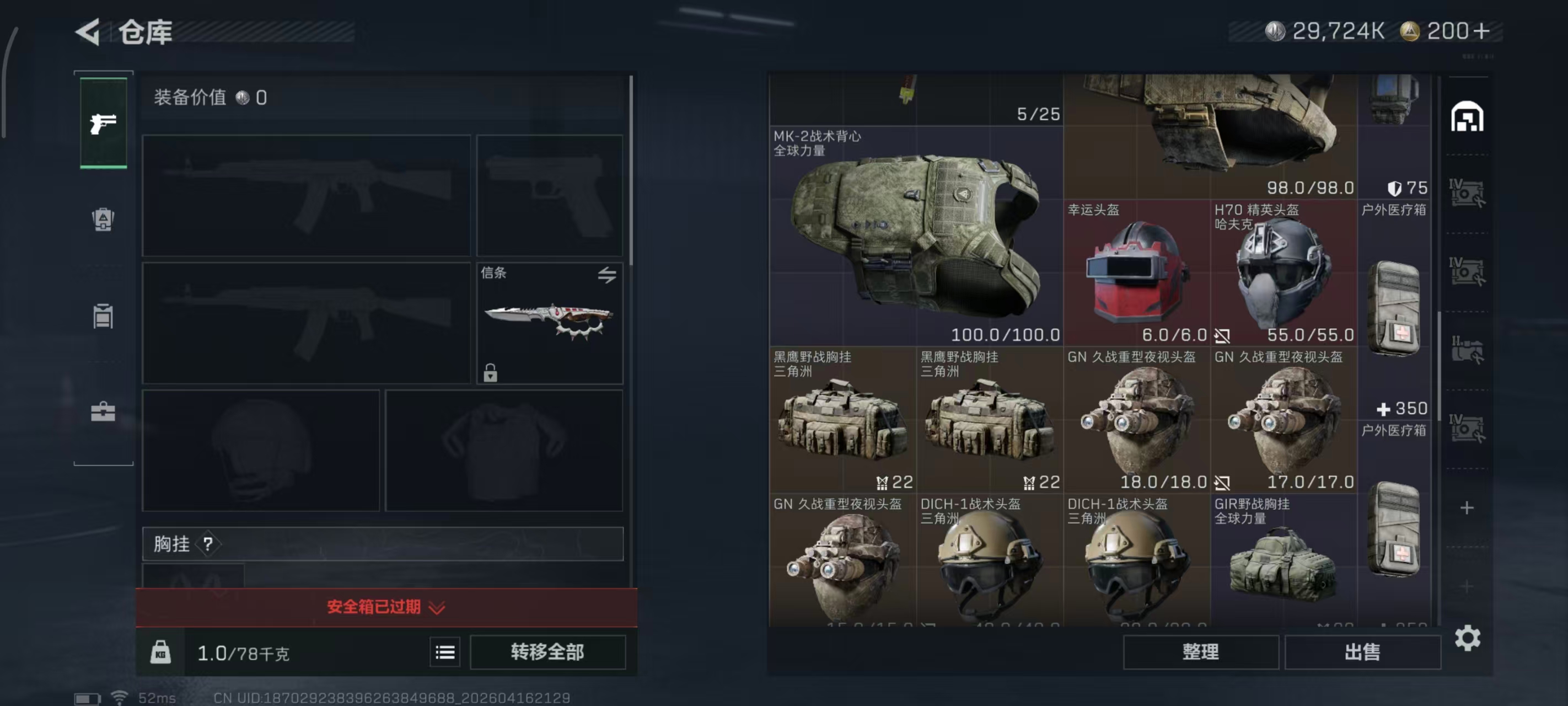Open the briefcase tab

pos(103,412)
